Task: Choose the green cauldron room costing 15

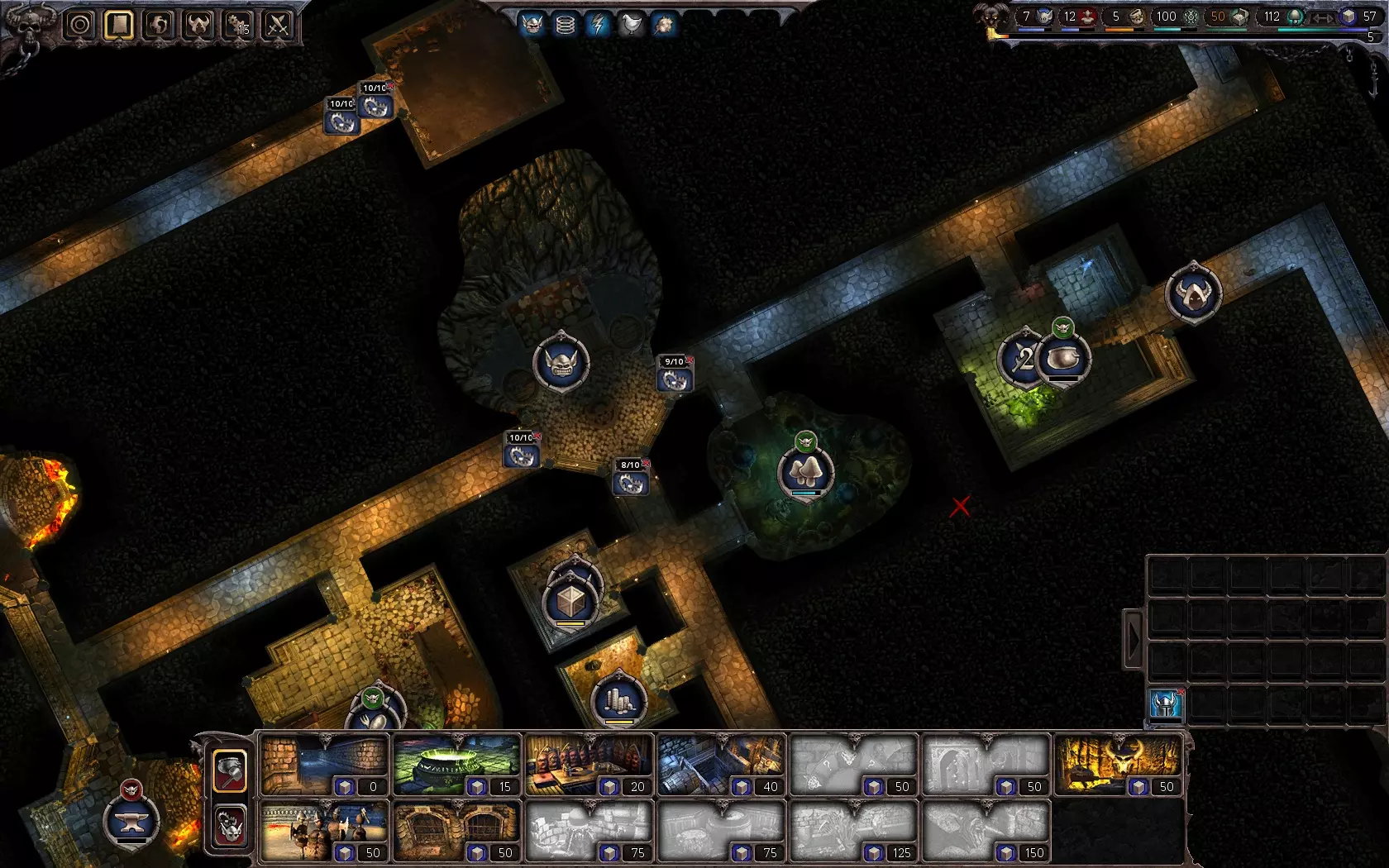Action: (456, 765)
